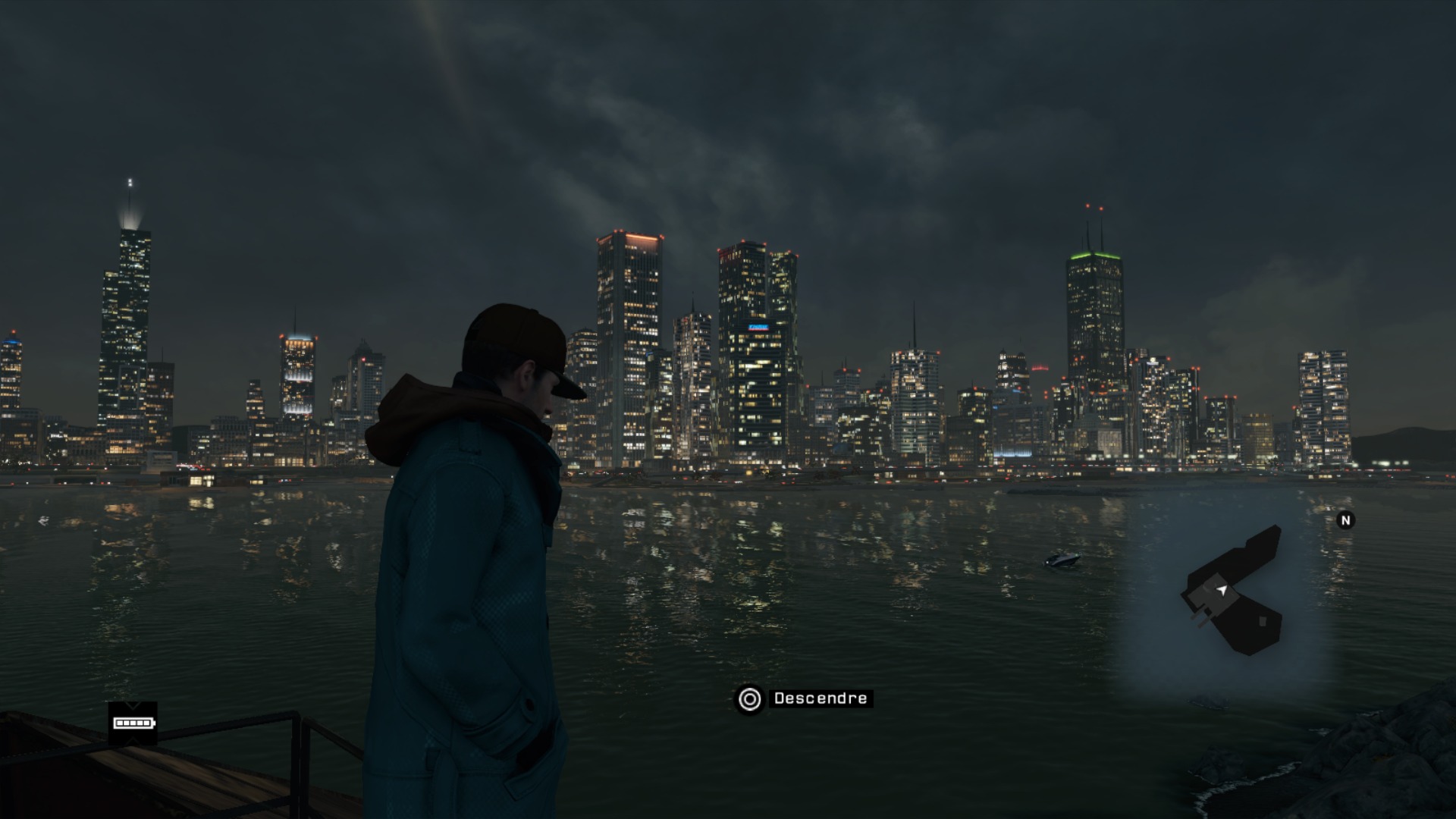Select the player arrow on the minimap
1456x819 pixels.
(1221, 589)
